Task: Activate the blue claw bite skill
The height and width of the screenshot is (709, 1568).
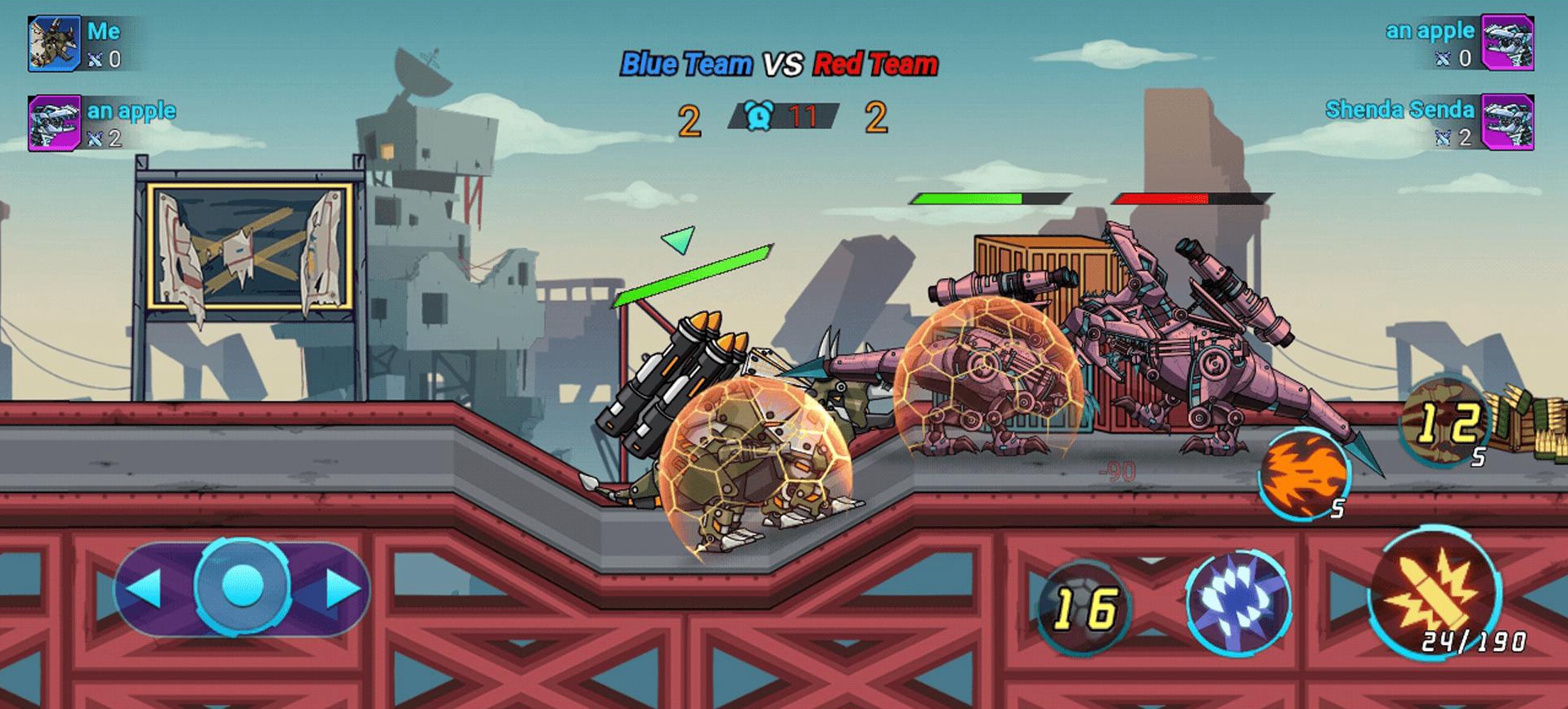Action: 1238,601
